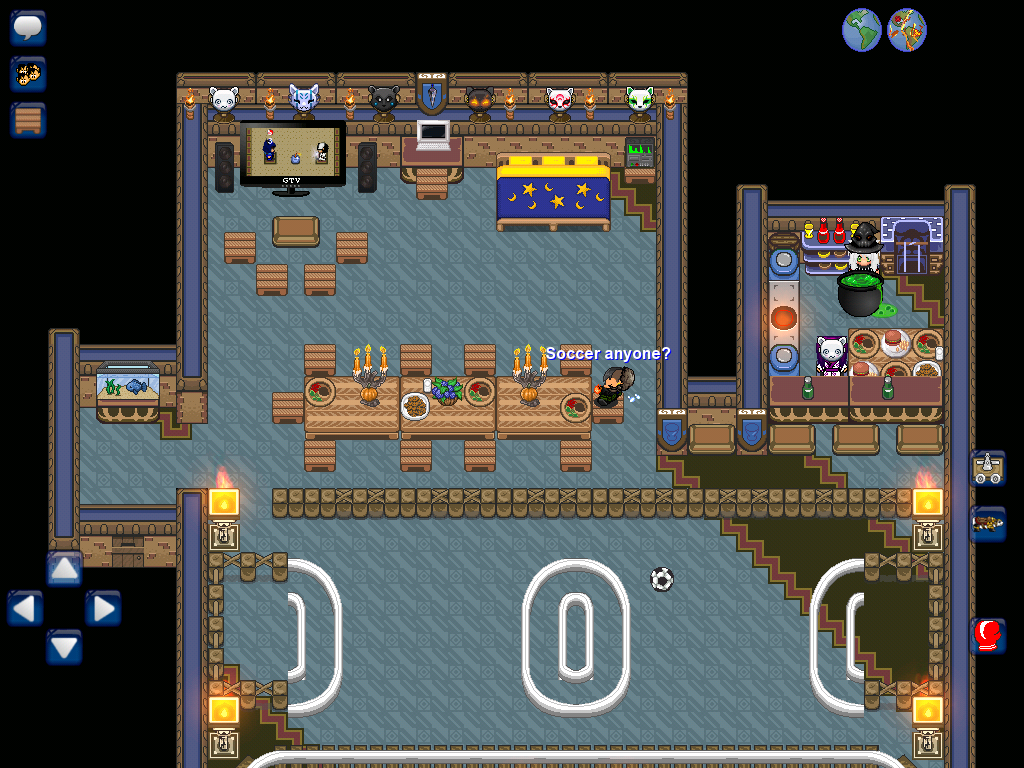Use the wheeled cart item button
1024x768 pixels.
988,468
